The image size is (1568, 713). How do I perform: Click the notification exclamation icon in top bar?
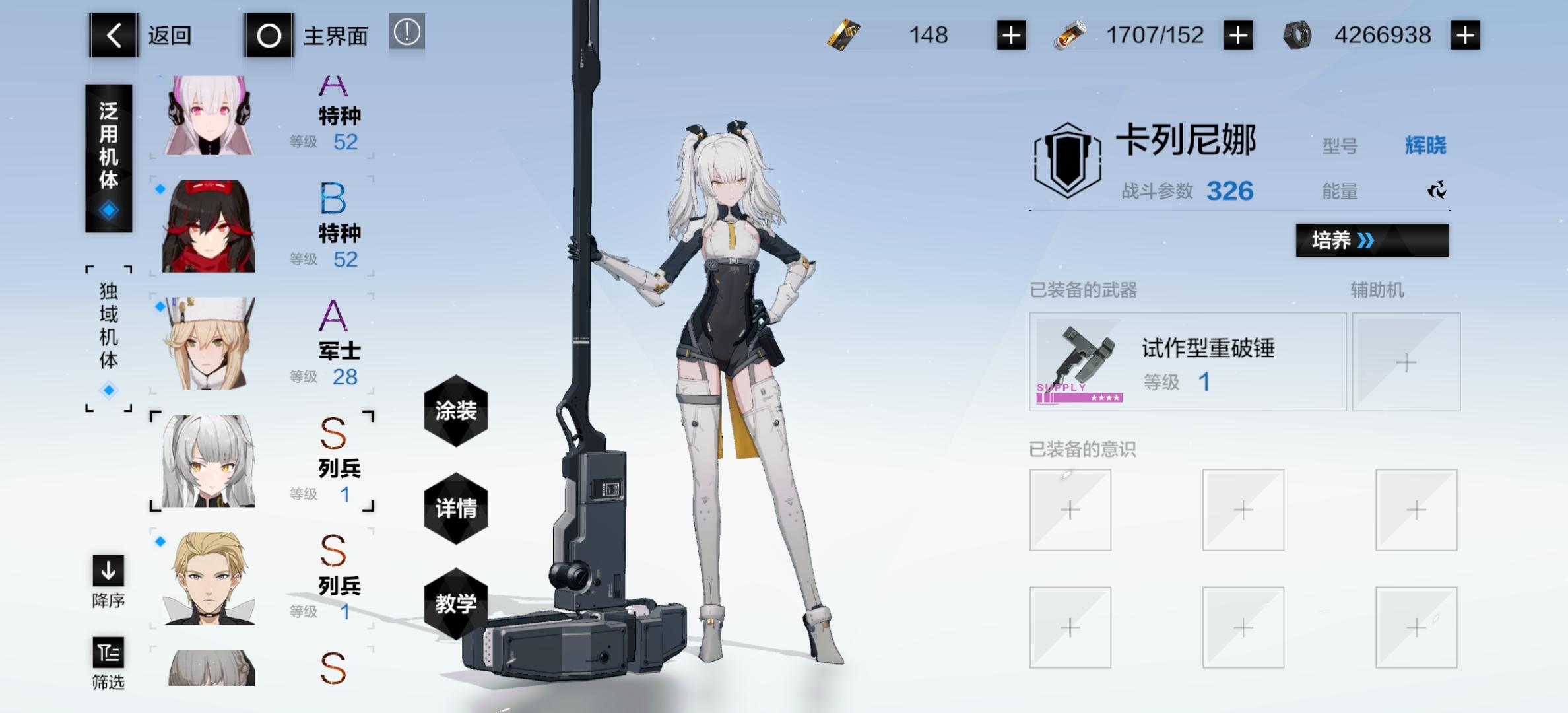(x=408, y=35)
